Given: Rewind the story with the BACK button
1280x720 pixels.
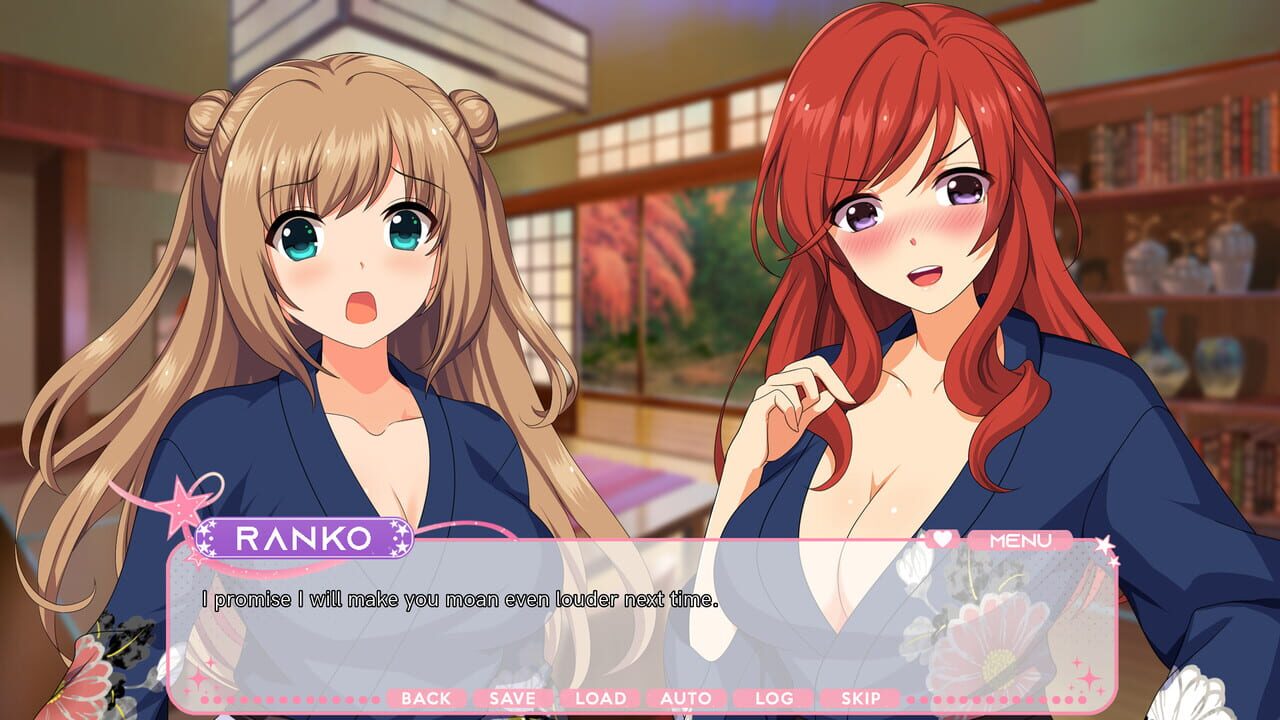Looking at the screenshot, I should (428, 700).
